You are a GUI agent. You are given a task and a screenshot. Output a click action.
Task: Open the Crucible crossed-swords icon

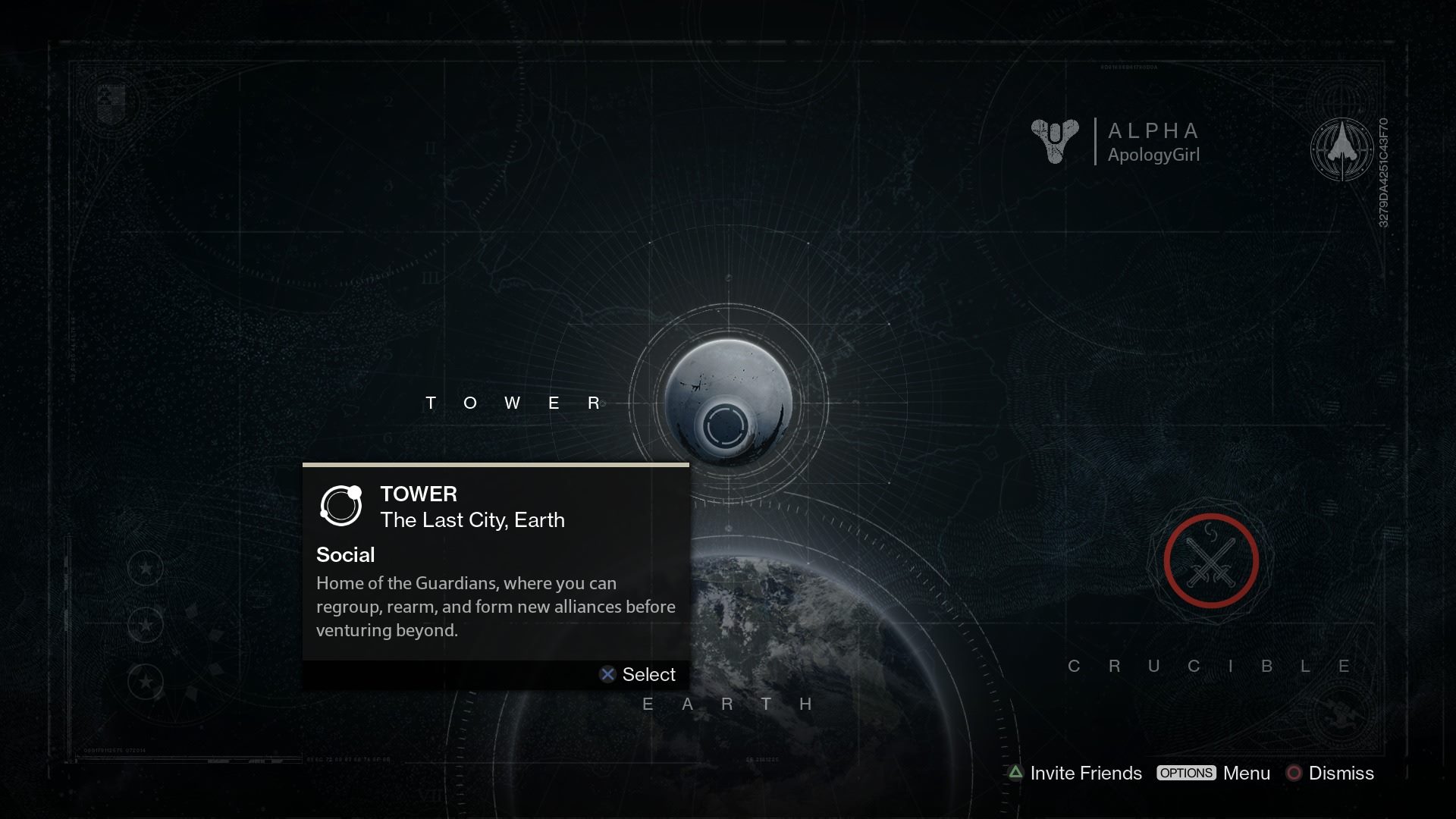(x=1211, y=561)
